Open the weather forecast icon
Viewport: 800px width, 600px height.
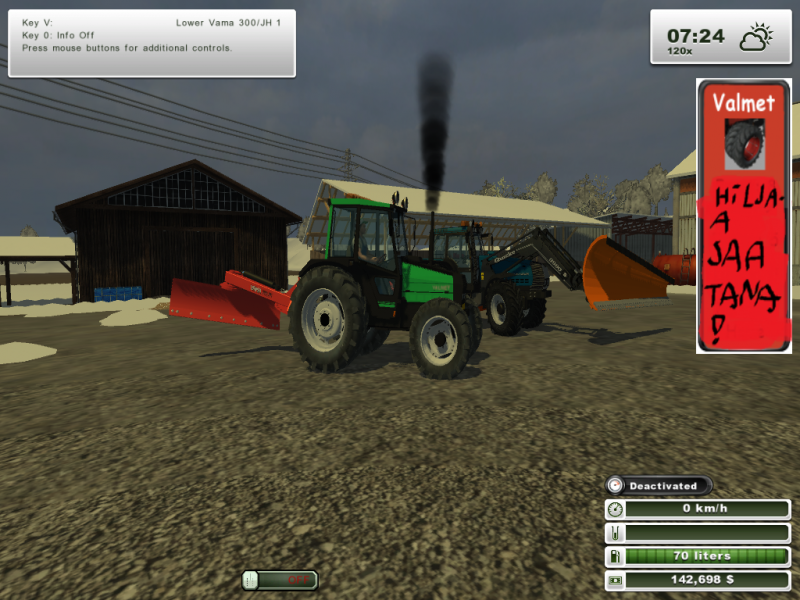coord(754,38)
